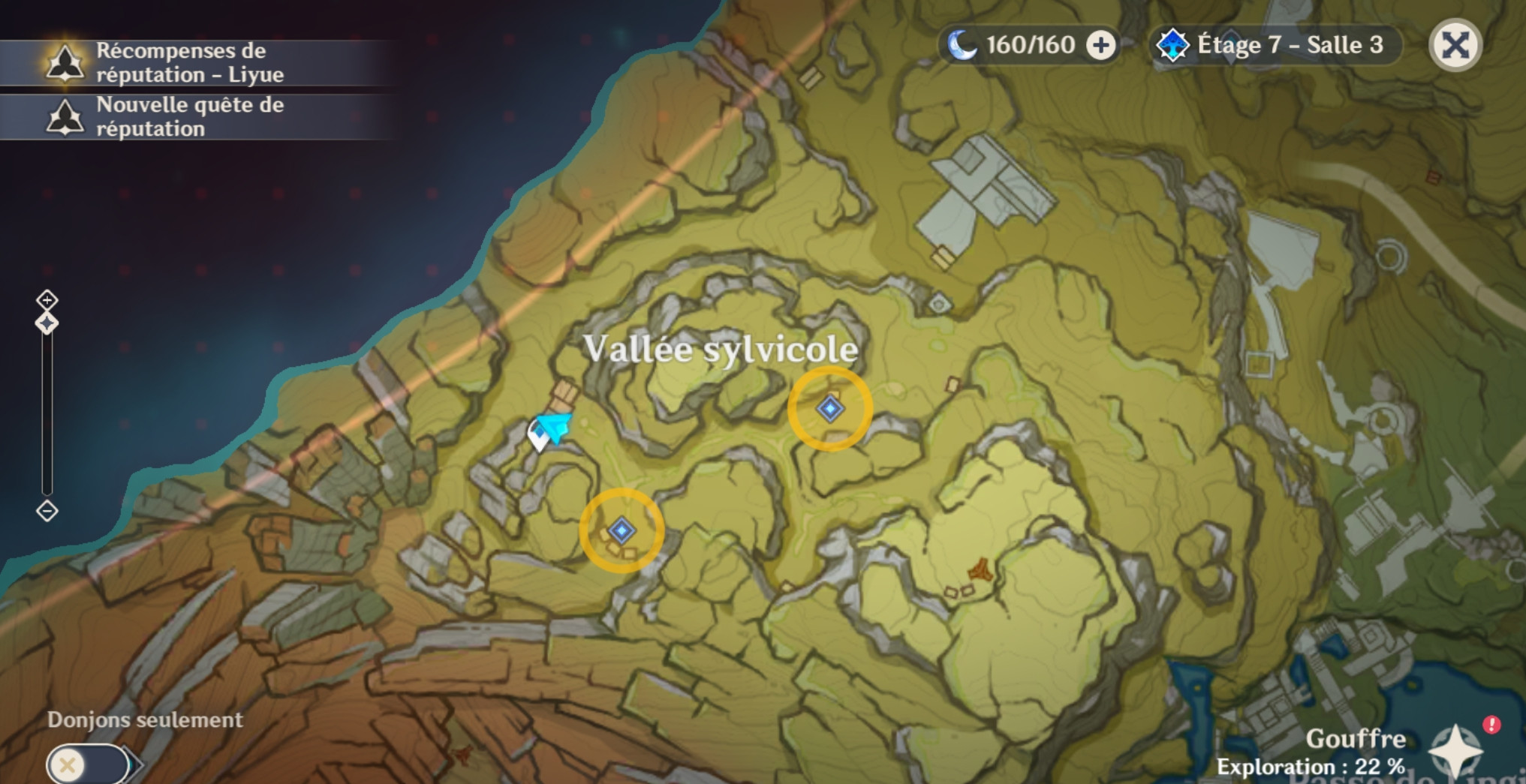
Task: Select the circled teleport waypoint nearest the player arrow
Action: click(x=622, y=531)
